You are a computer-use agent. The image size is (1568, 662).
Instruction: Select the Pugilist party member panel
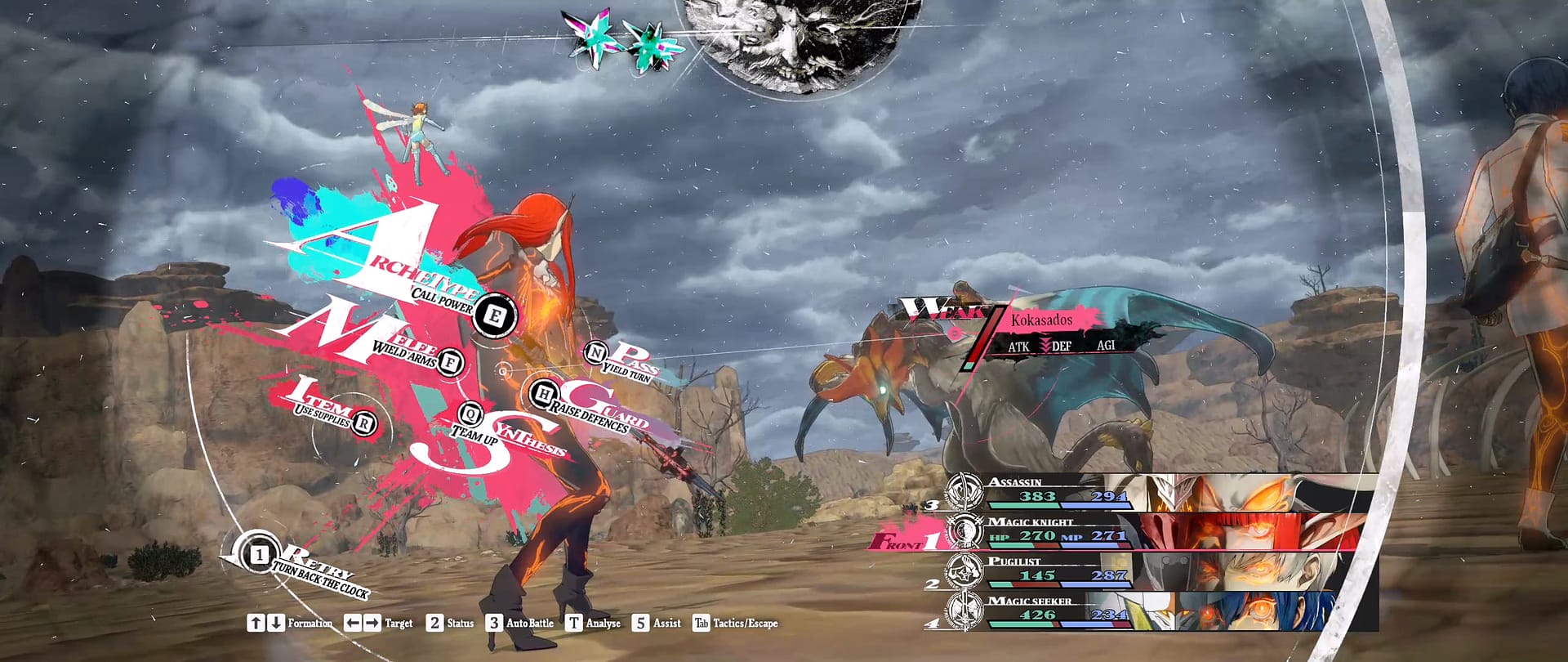(x=1160, y=571)
